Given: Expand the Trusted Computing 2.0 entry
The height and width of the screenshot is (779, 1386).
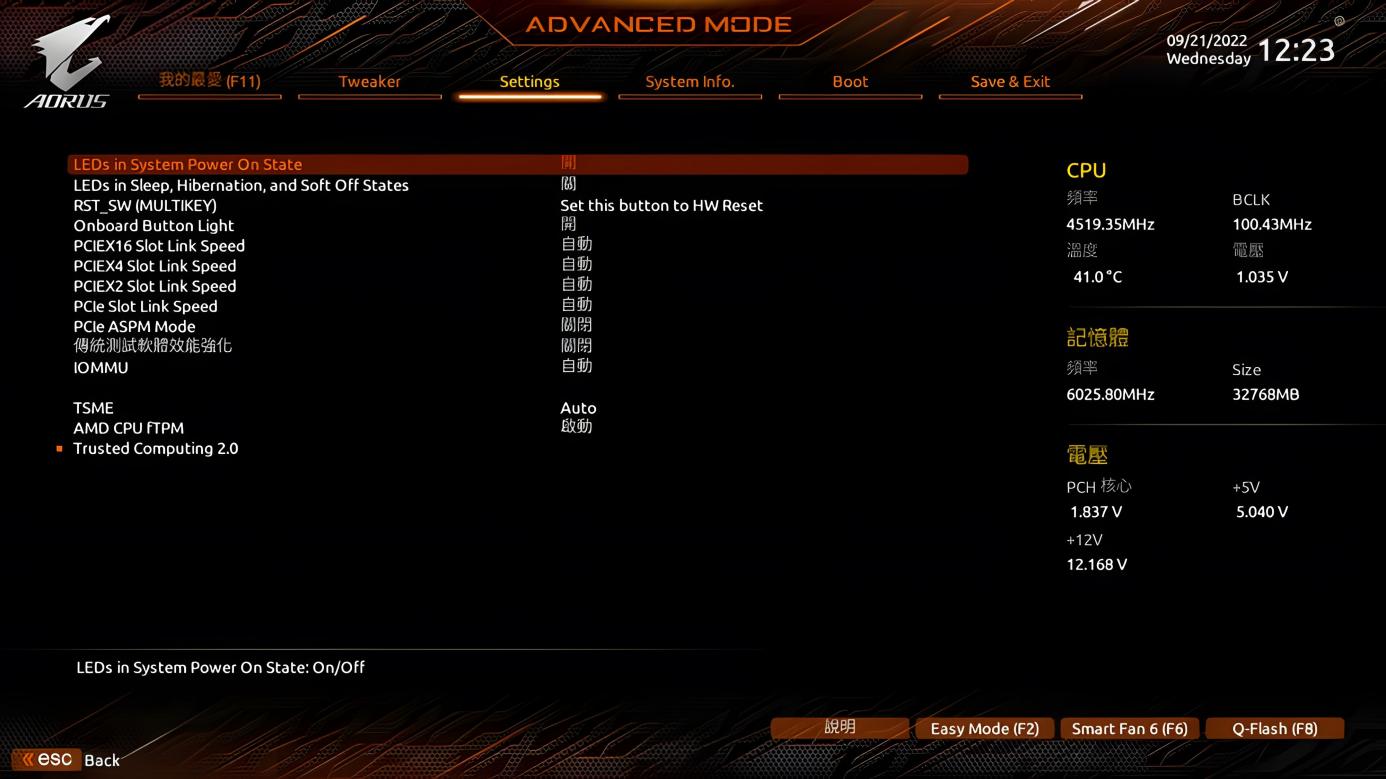Looking at the screenshot, I should (x=156, y=448).
